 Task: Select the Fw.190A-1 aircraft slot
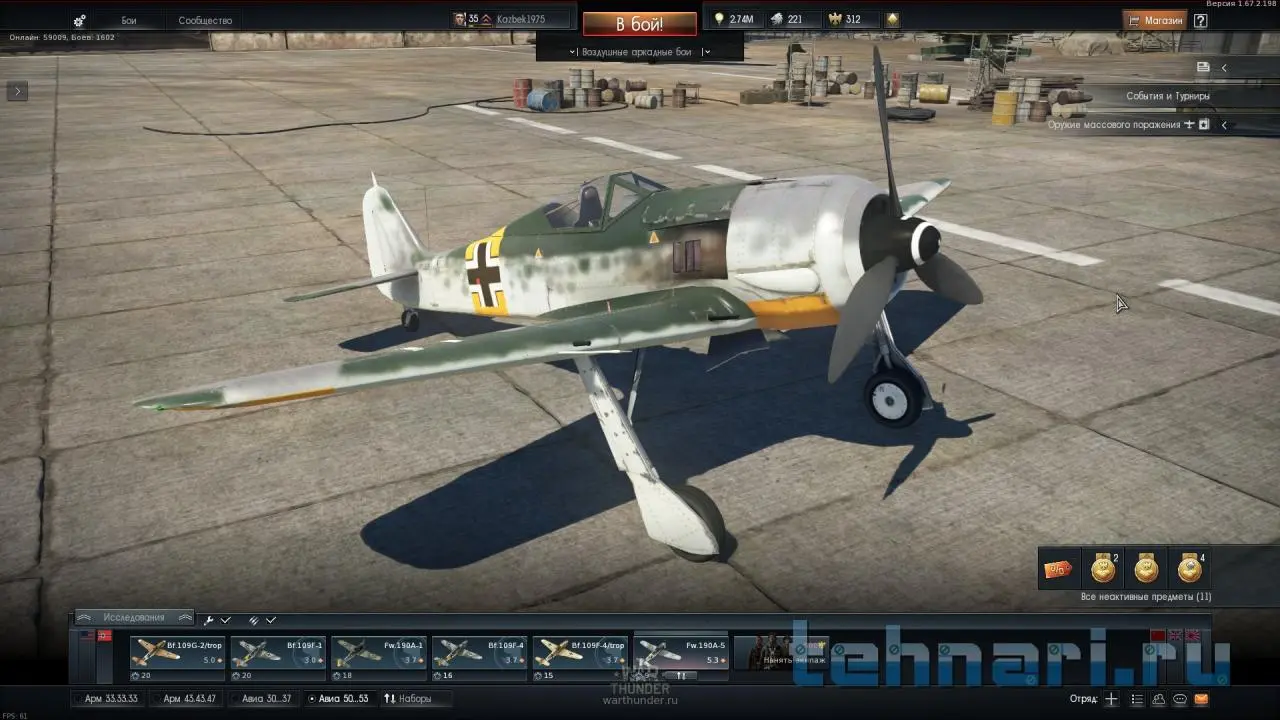pyautogui.click(x=379, y=658)
